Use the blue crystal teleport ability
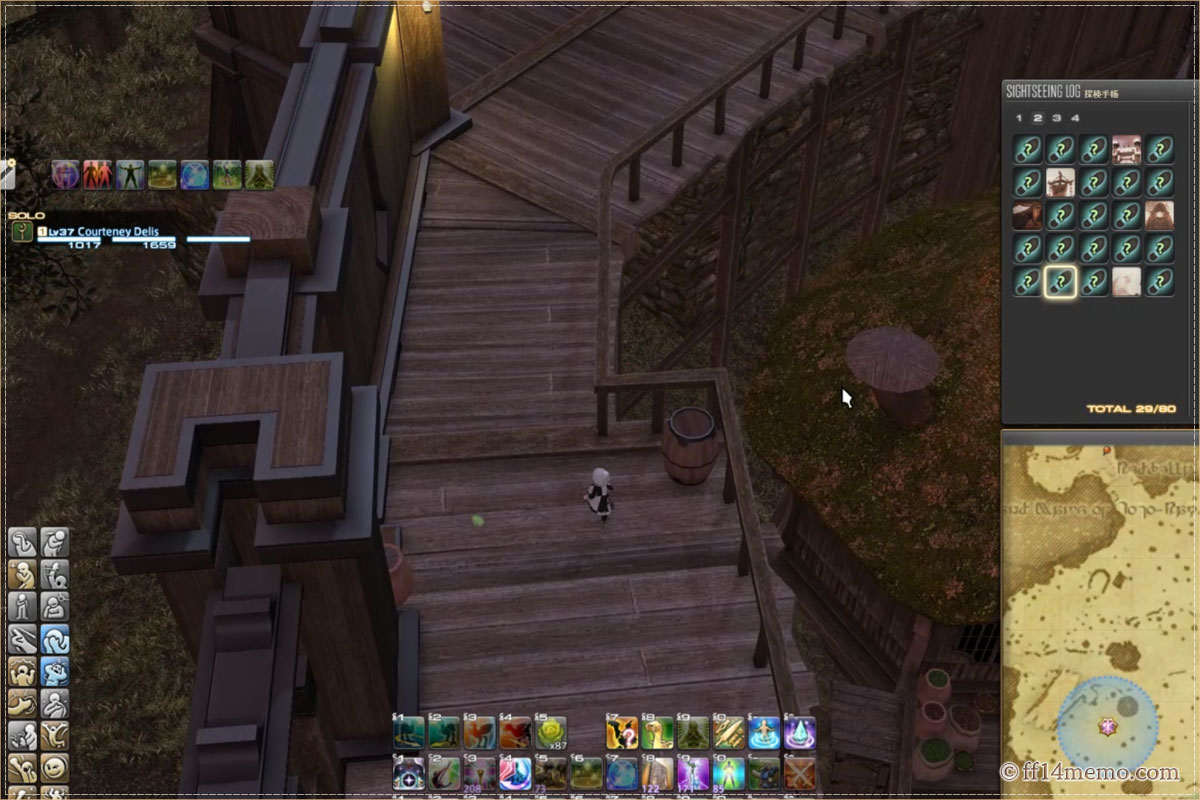 pos(799,733)
